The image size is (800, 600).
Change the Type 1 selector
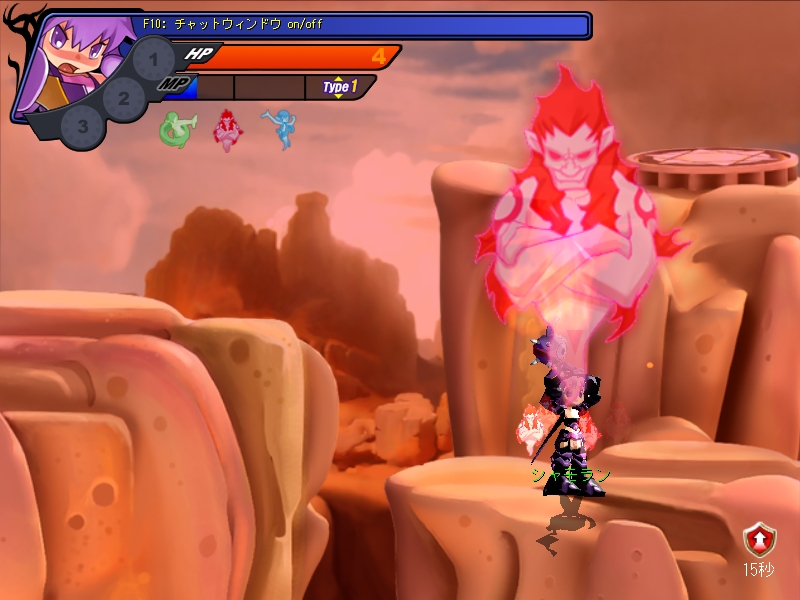point(340,87)
